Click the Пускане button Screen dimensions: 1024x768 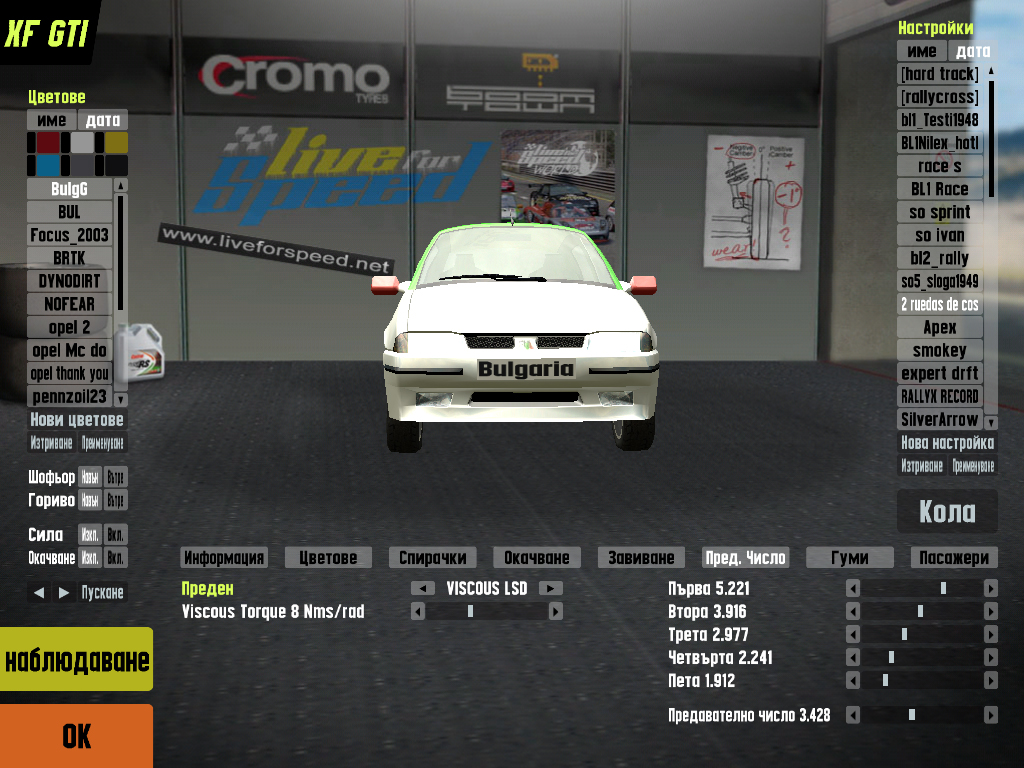(x=102, y=592)
